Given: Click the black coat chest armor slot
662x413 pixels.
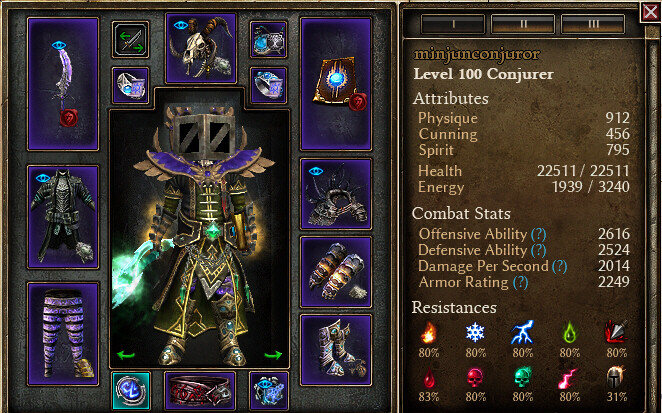Looking at the screenshot, I should coord(64,217).
